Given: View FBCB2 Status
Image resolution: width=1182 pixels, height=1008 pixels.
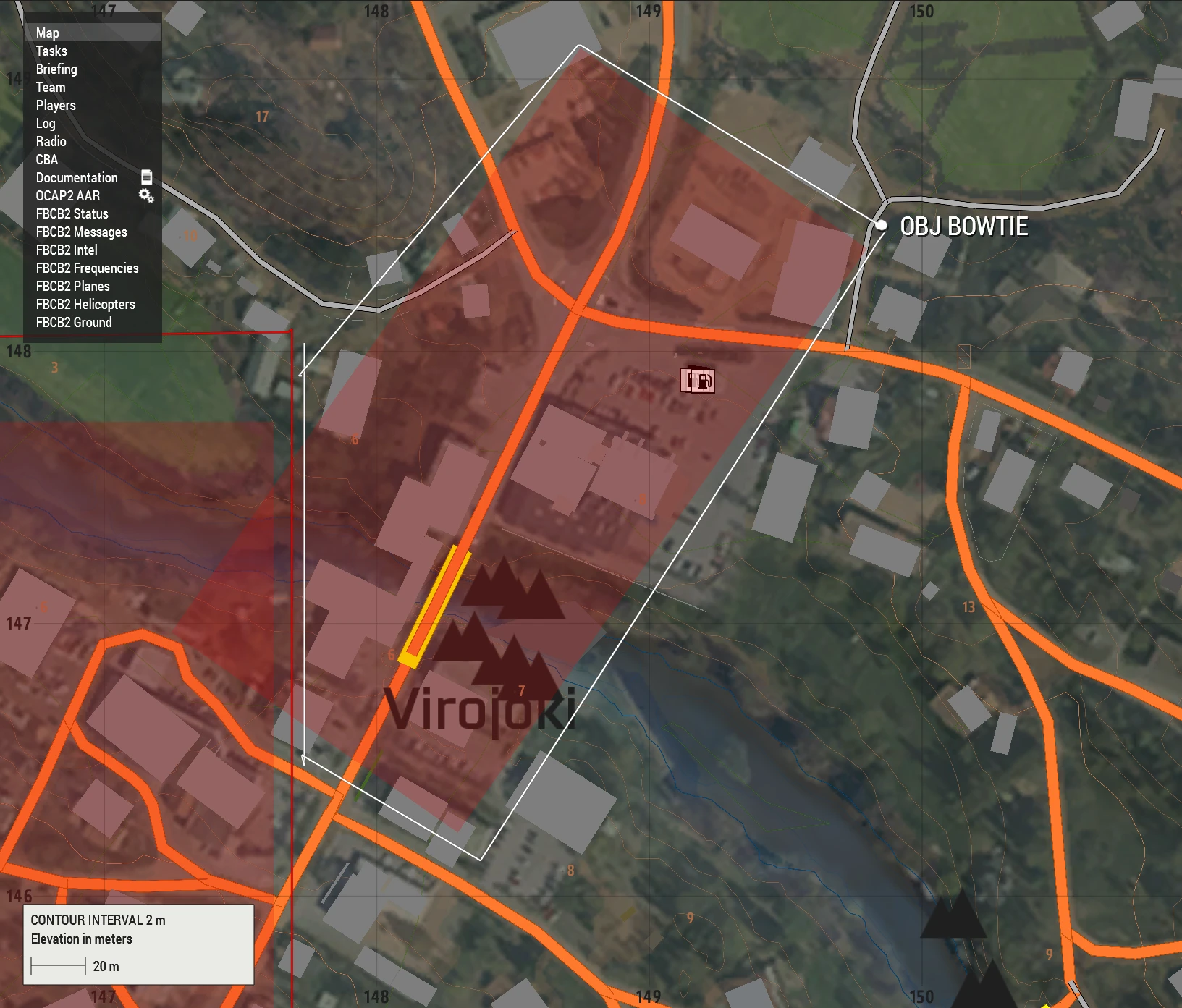Looking at the screenshot, I should 72,213.
